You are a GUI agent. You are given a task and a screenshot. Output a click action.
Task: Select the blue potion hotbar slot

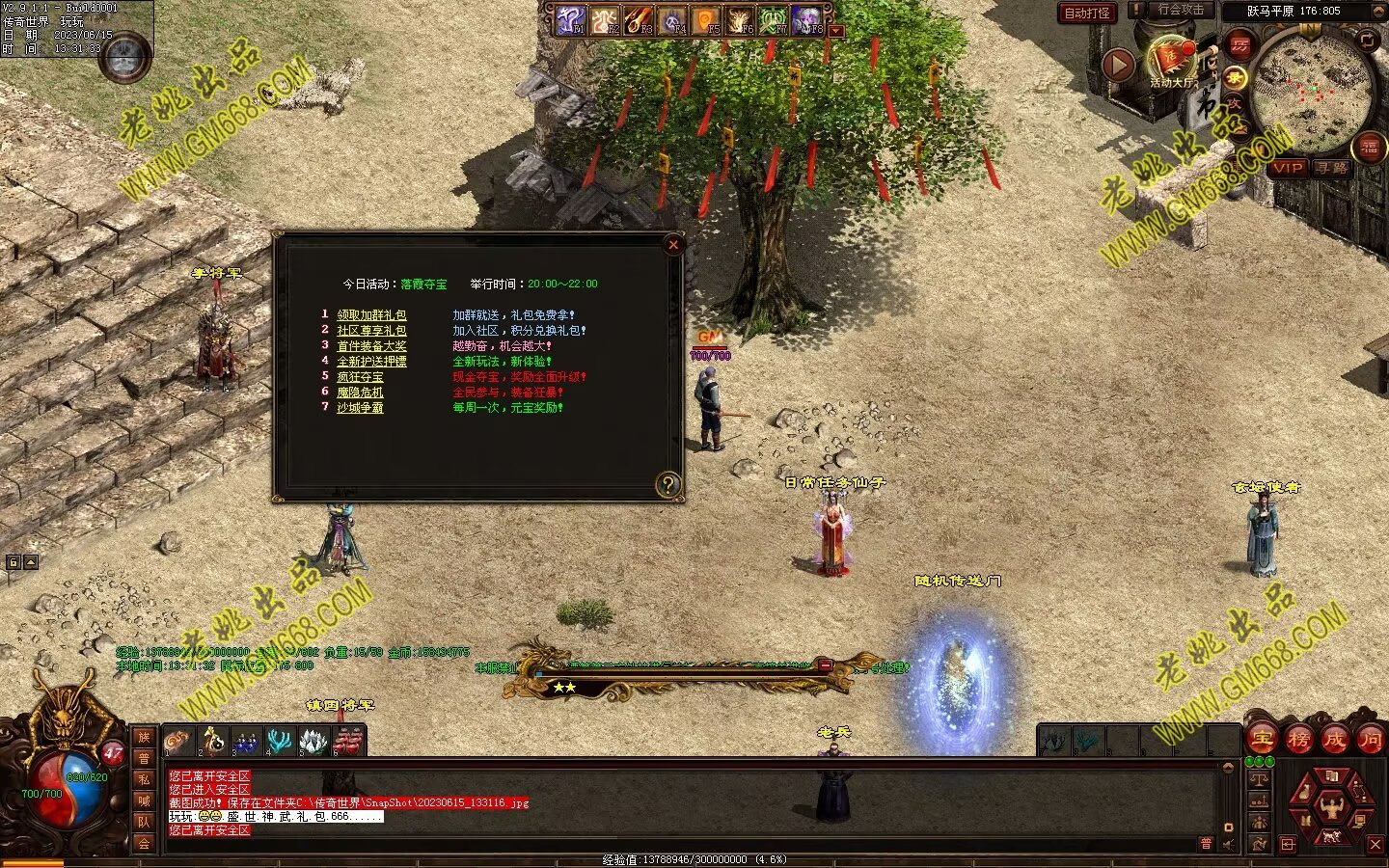(247, 743)
